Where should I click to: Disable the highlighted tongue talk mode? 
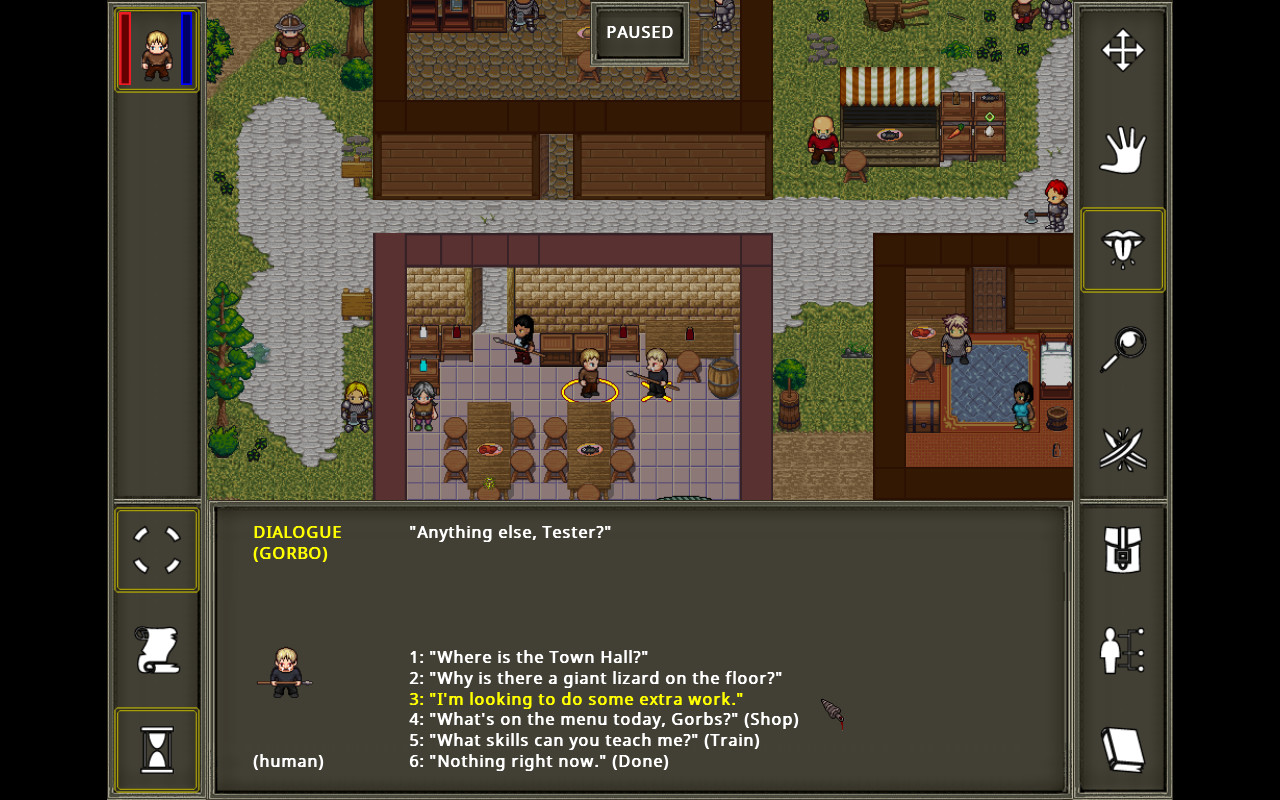point(1121,249)
